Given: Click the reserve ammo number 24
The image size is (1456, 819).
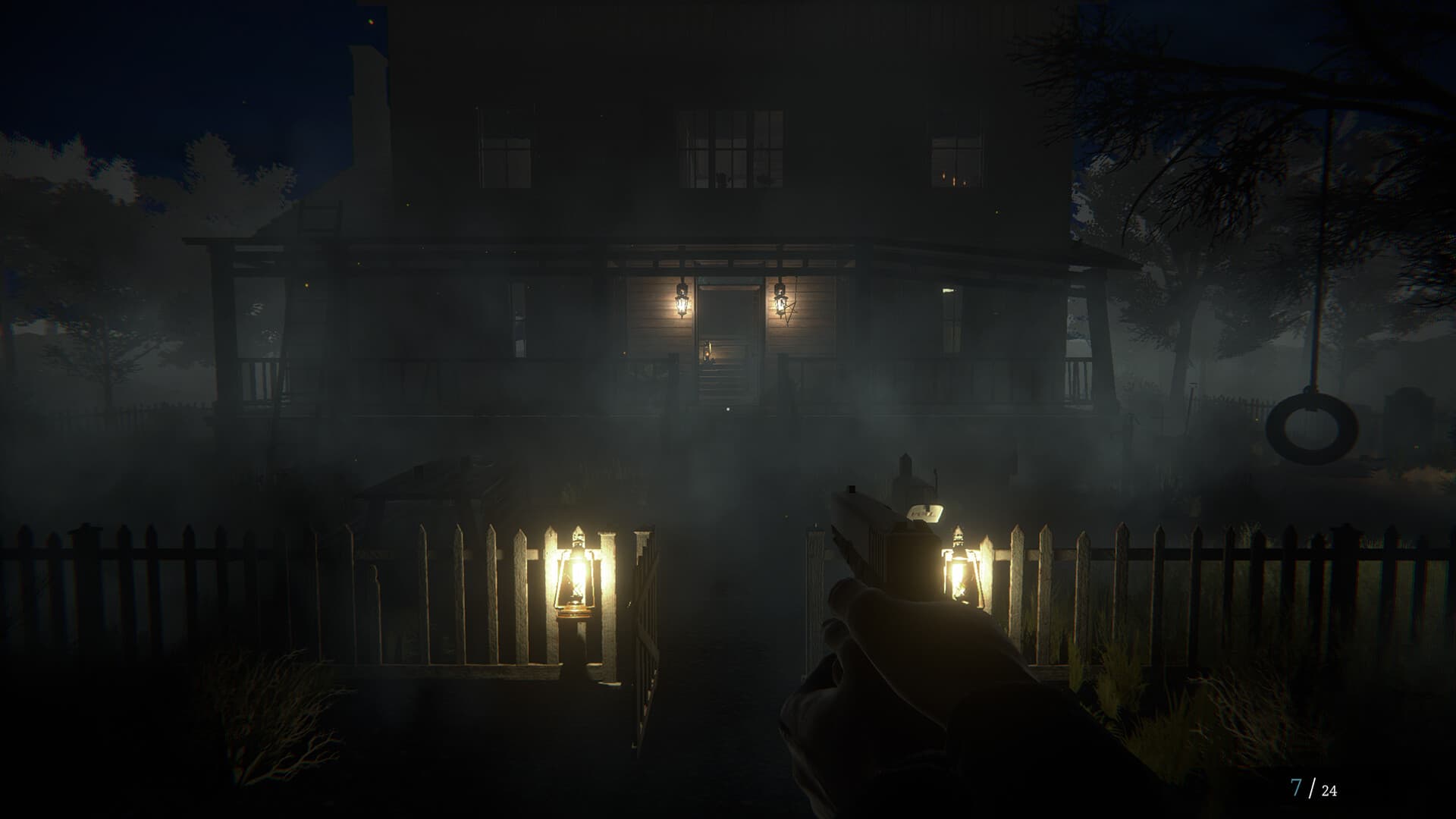Looking at the screenshot, I should (x=1329, y=790).
